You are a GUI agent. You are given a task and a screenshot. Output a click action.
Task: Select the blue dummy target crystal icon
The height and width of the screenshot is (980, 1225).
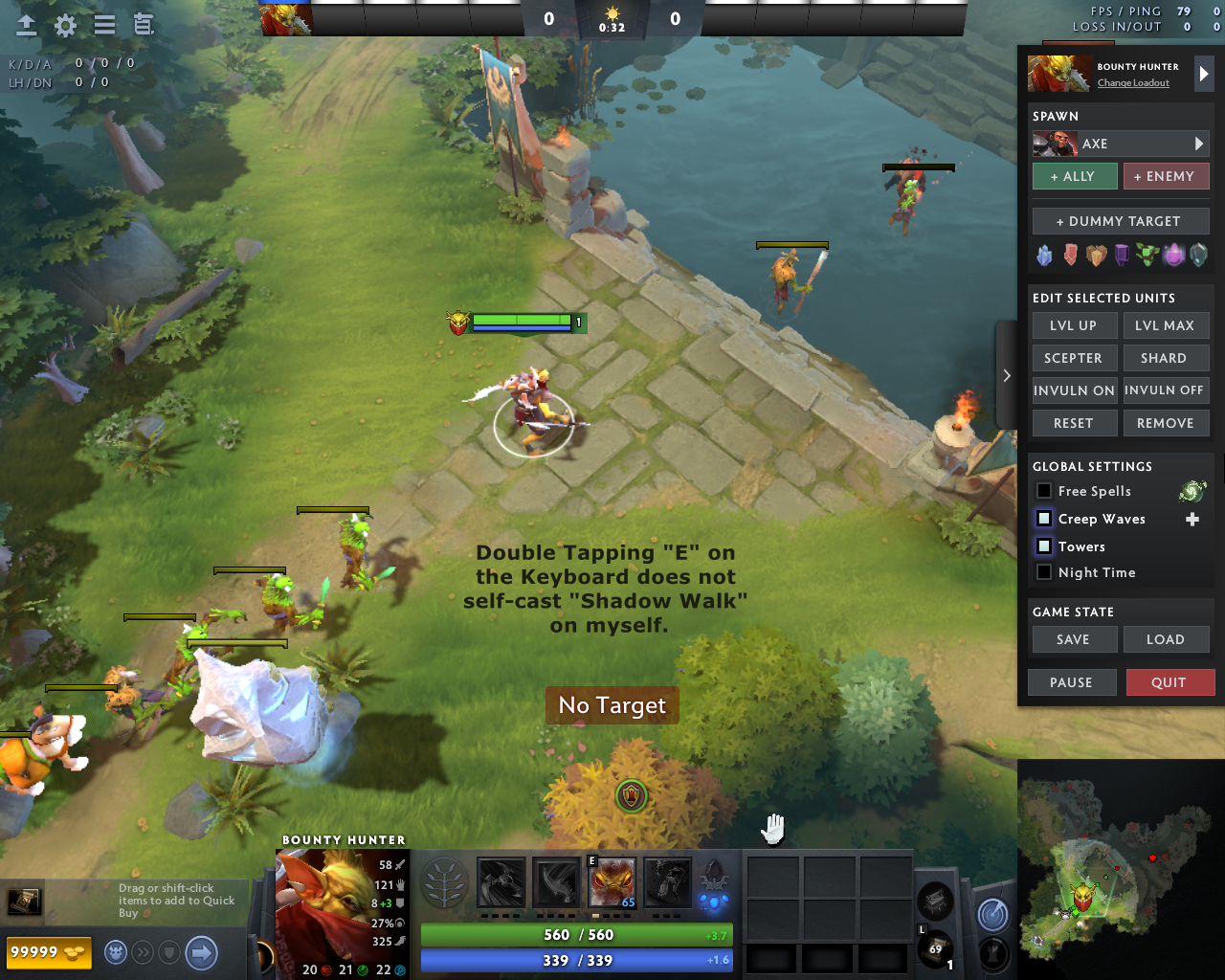click(x=1045, y=255)
